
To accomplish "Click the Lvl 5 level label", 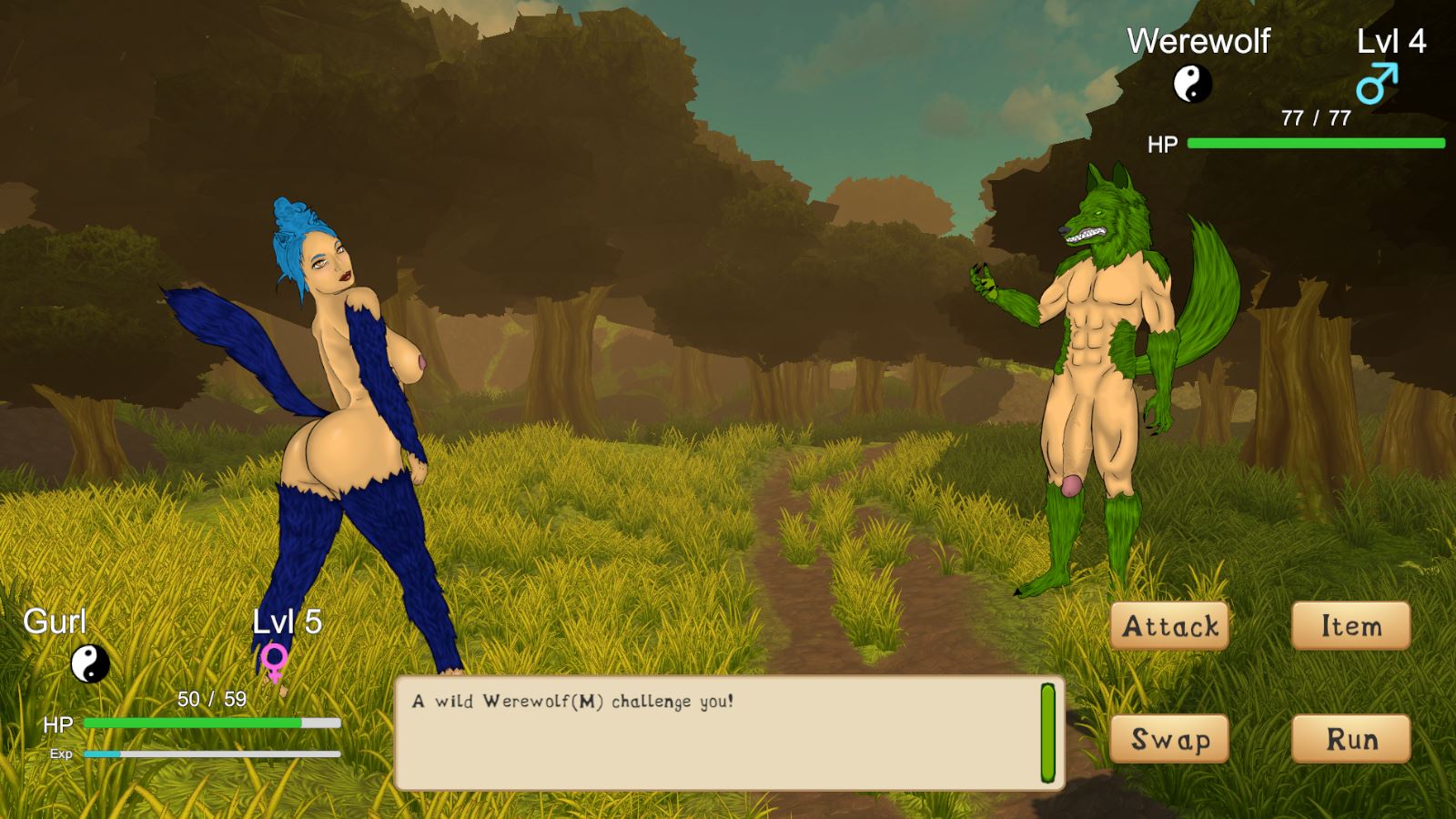I will click(x=287, y=622).
